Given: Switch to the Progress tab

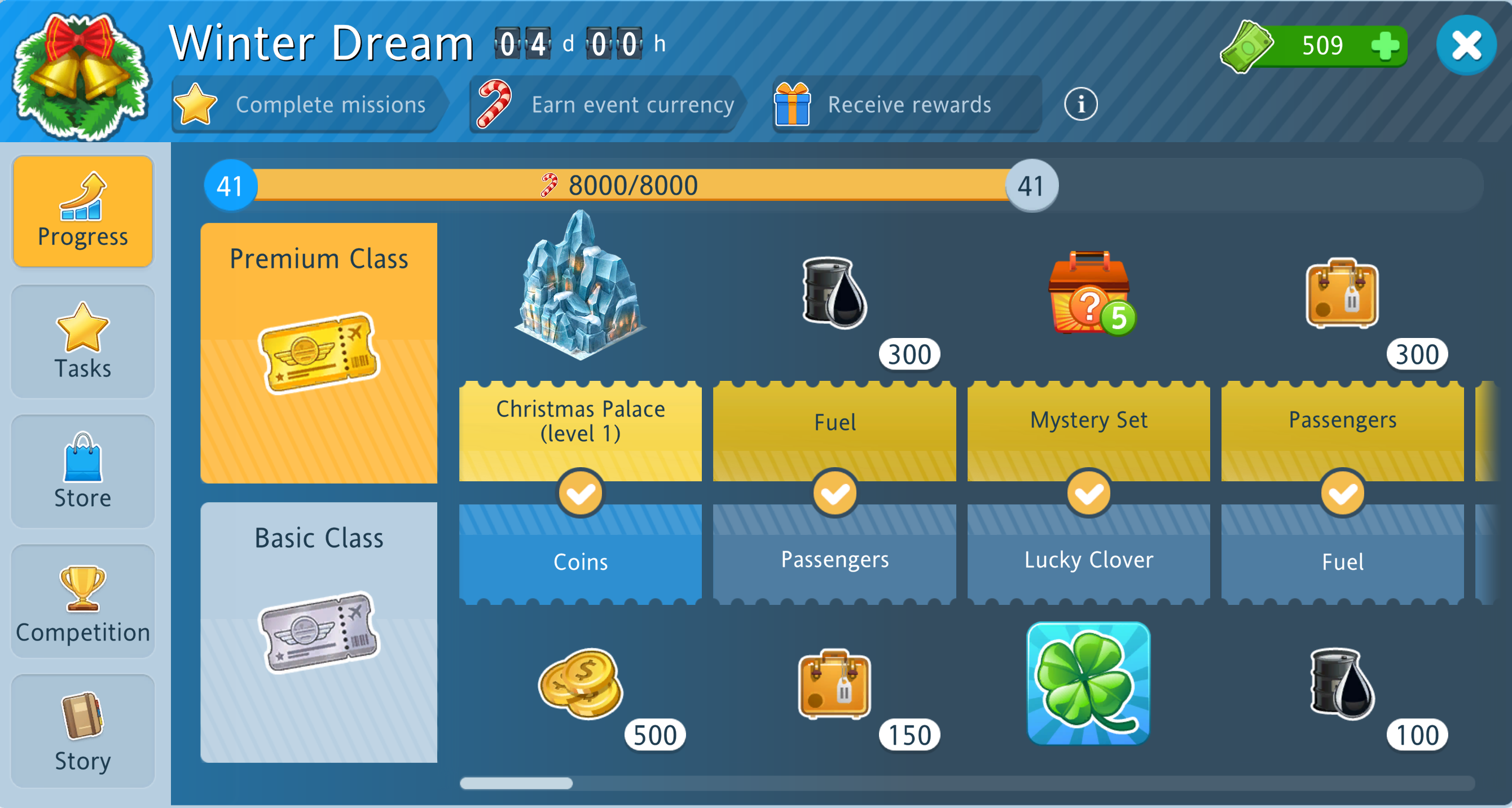Looking at the screenshot, I should 83,212.
